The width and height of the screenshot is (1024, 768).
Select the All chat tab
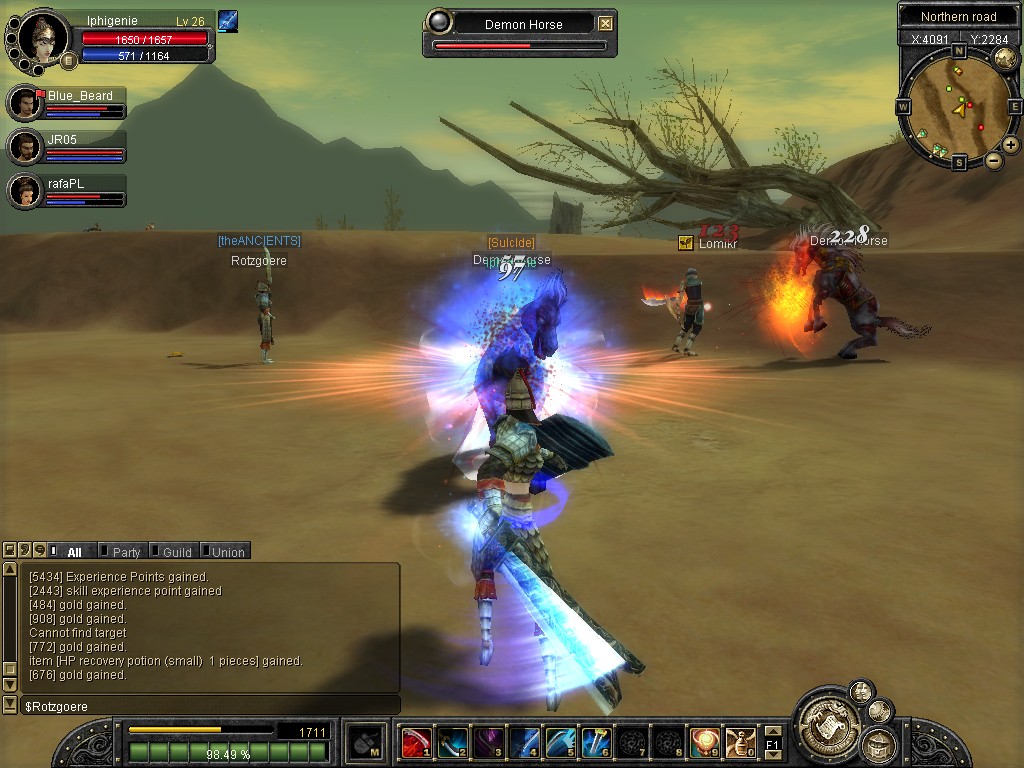point(74,551)
